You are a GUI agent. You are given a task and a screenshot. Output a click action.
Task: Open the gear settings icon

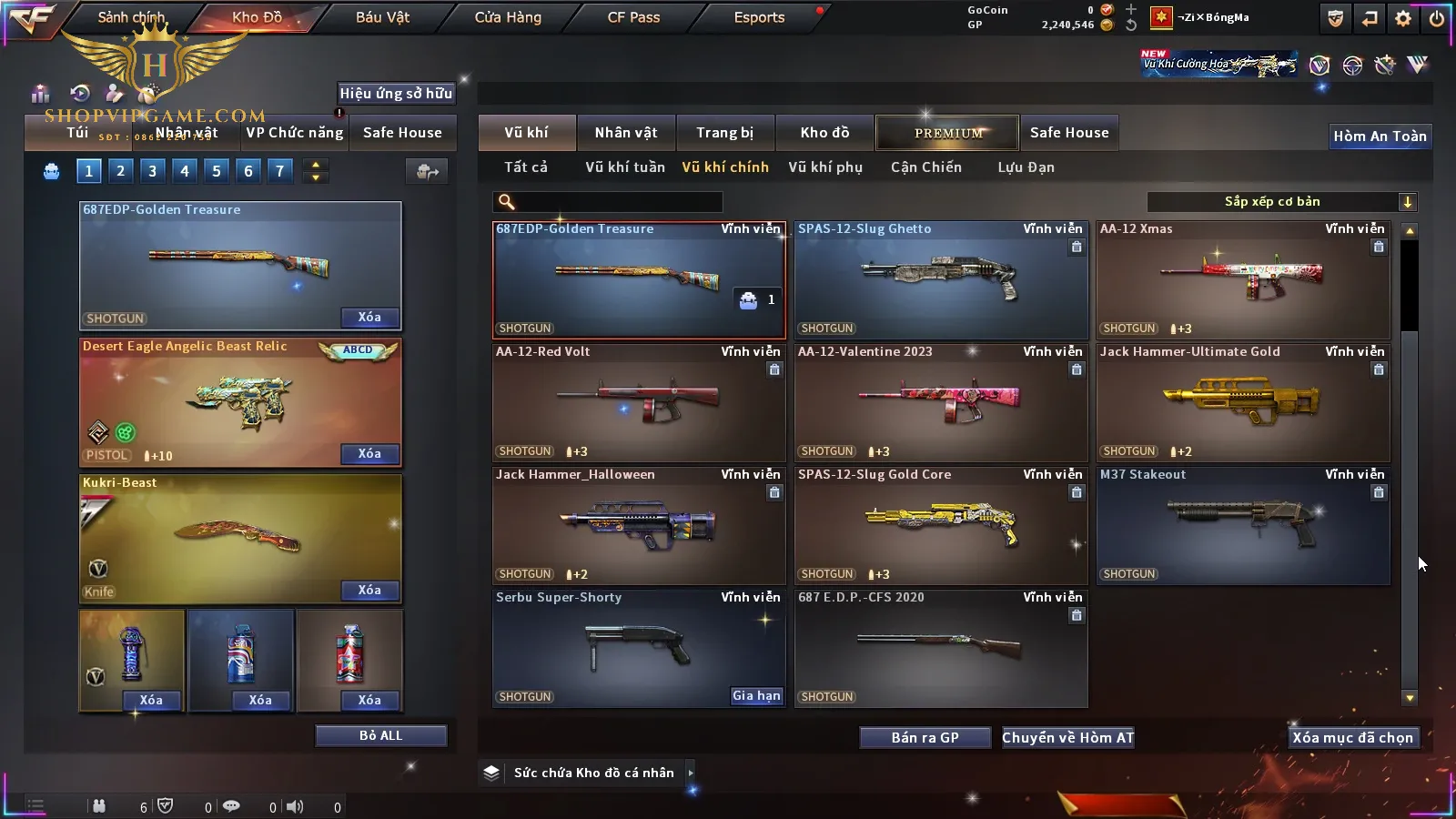click(1403, 18)
